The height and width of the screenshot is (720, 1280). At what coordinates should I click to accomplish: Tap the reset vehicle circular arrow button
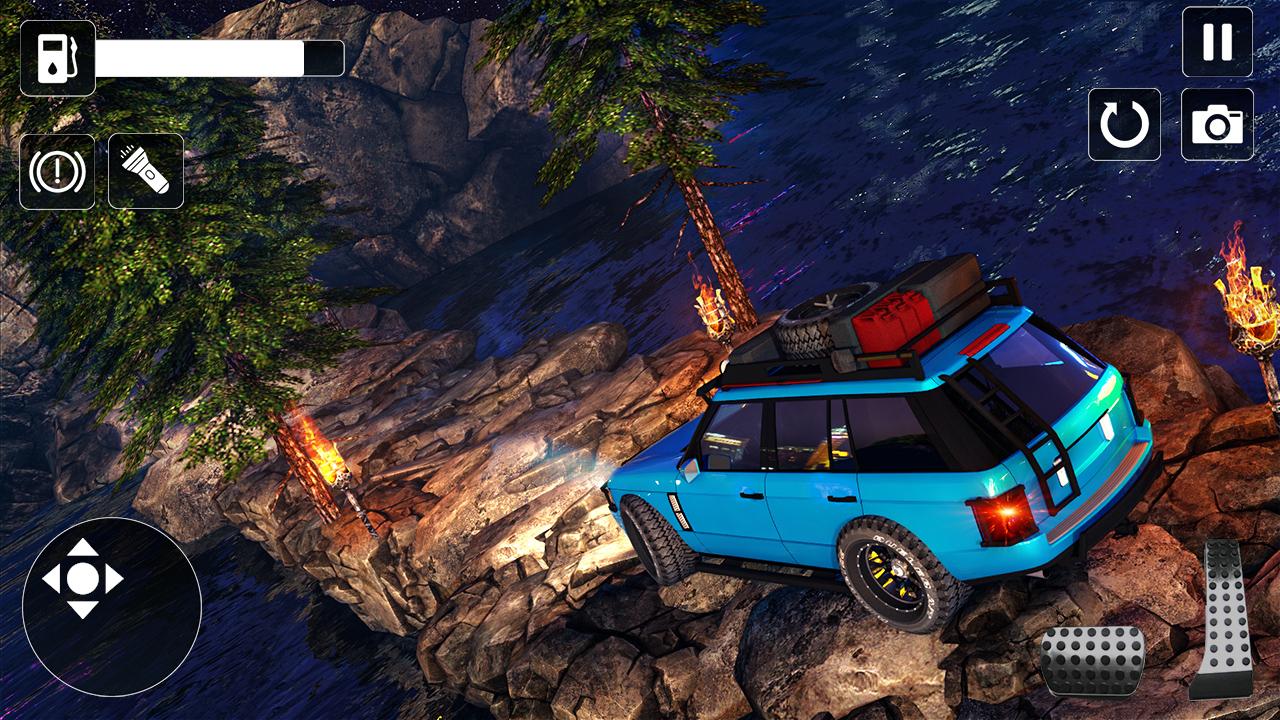pos(1124,124)
